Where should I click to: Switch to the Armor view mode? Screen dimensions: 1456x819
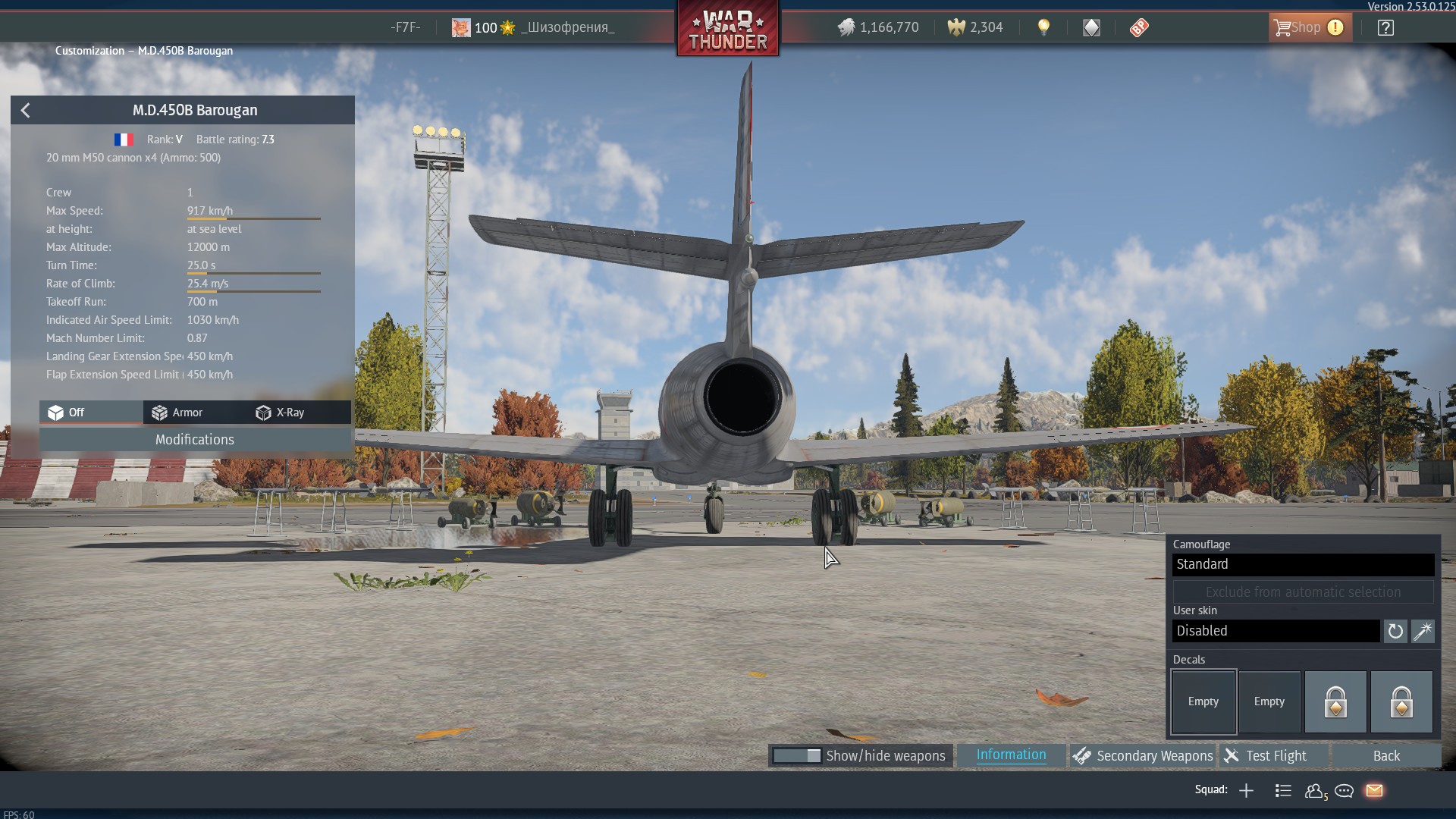point(177,413)
